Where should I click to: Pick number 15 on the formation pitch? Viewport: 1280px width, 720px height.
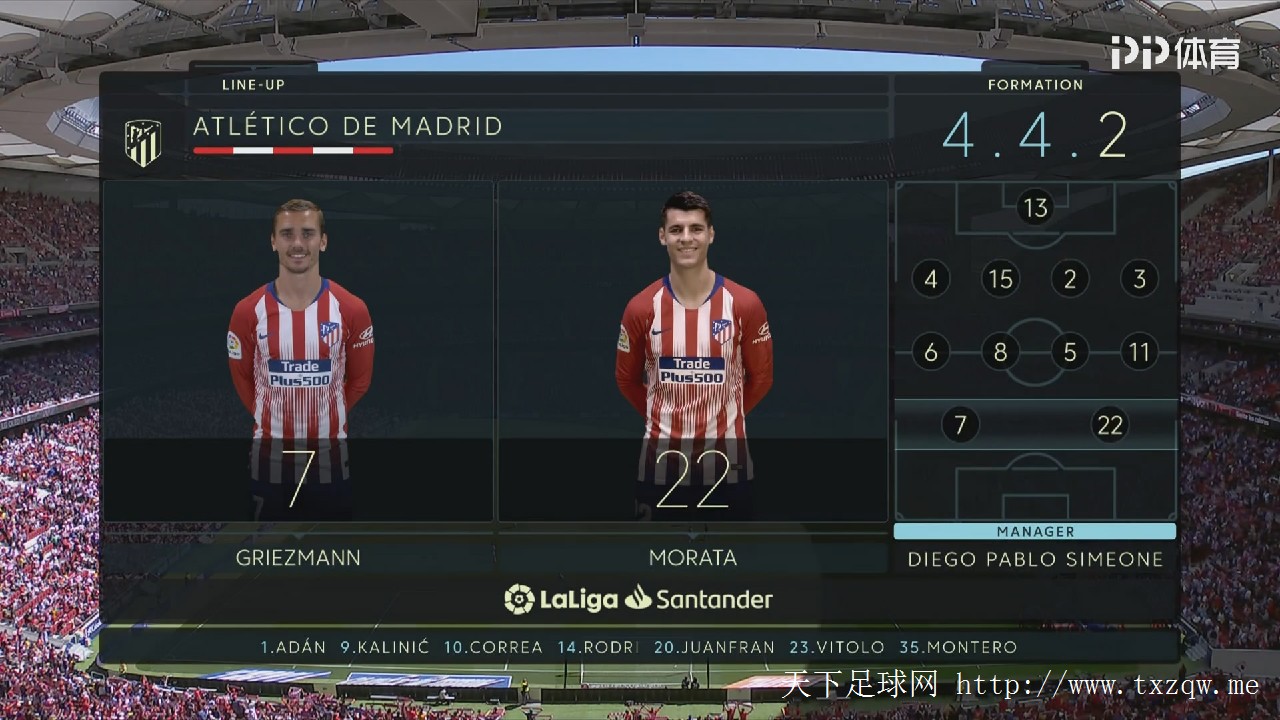(1000, 279)
